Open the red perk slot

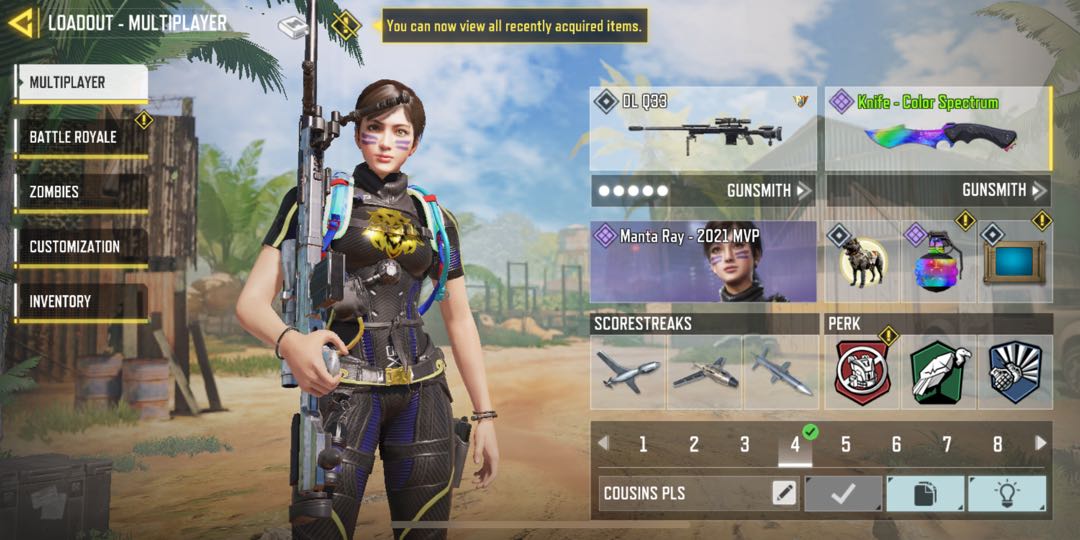tap(863, 373)
